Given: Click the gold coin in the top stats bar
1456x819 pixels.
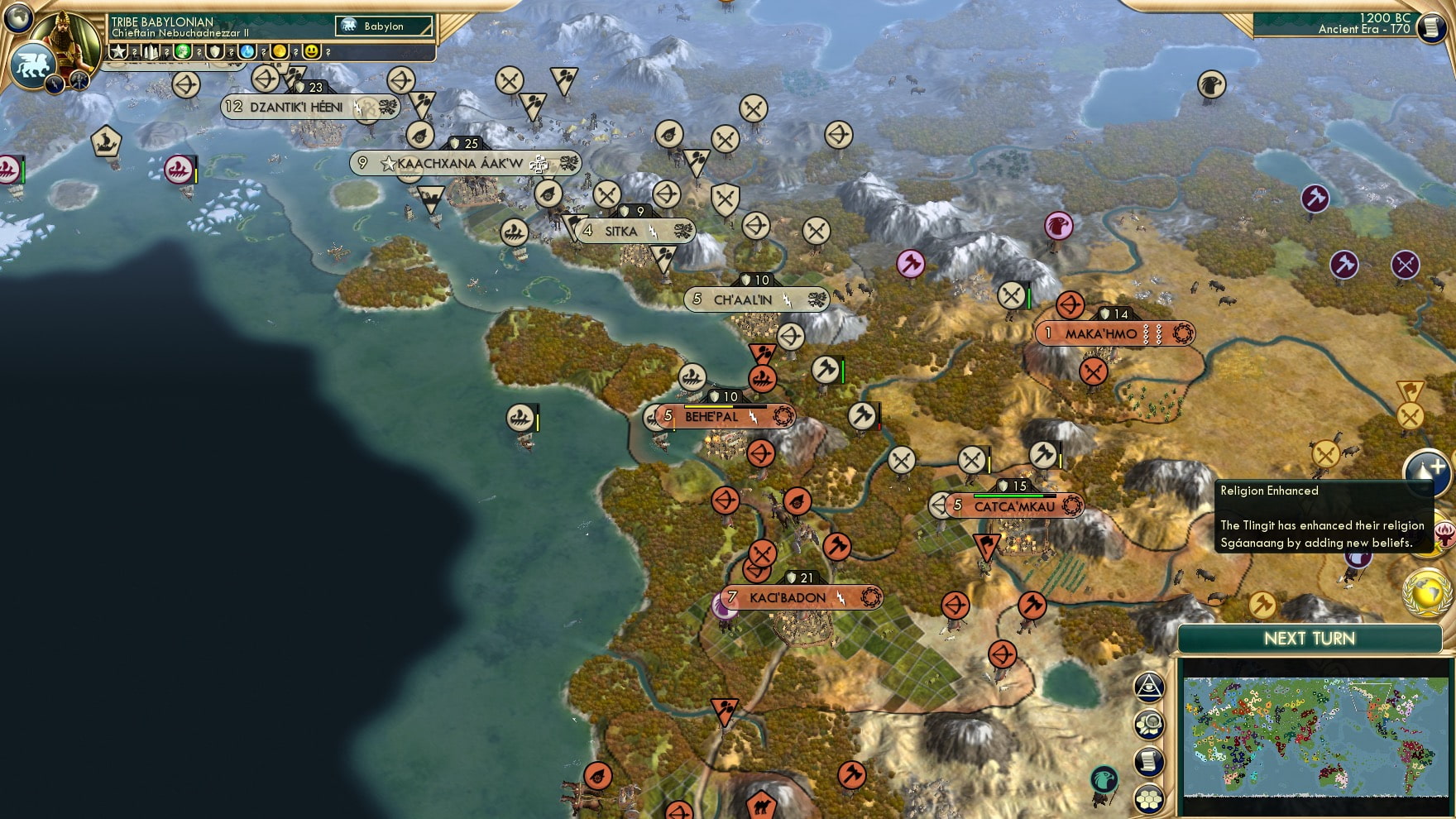Looking at the screenshot, I should 278,51.
